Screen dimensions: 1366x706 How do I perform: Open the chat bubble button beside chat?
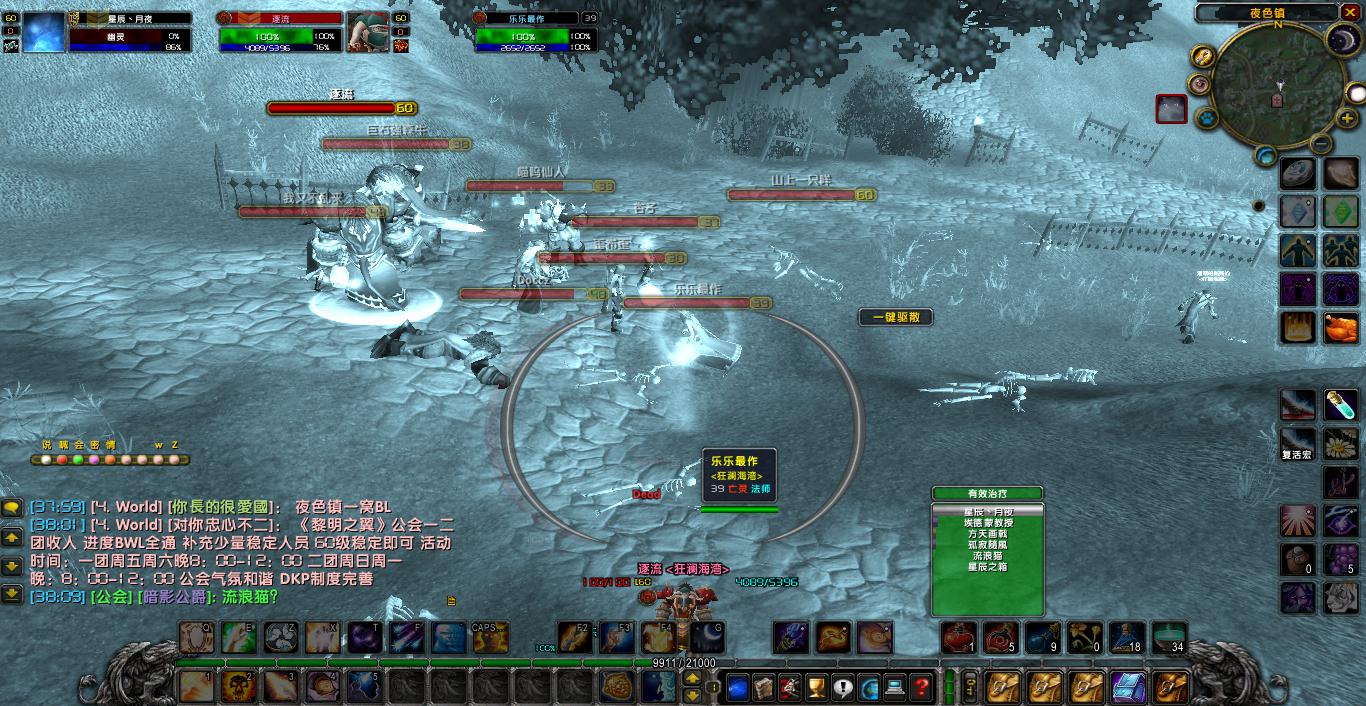(x=12, y=508)
